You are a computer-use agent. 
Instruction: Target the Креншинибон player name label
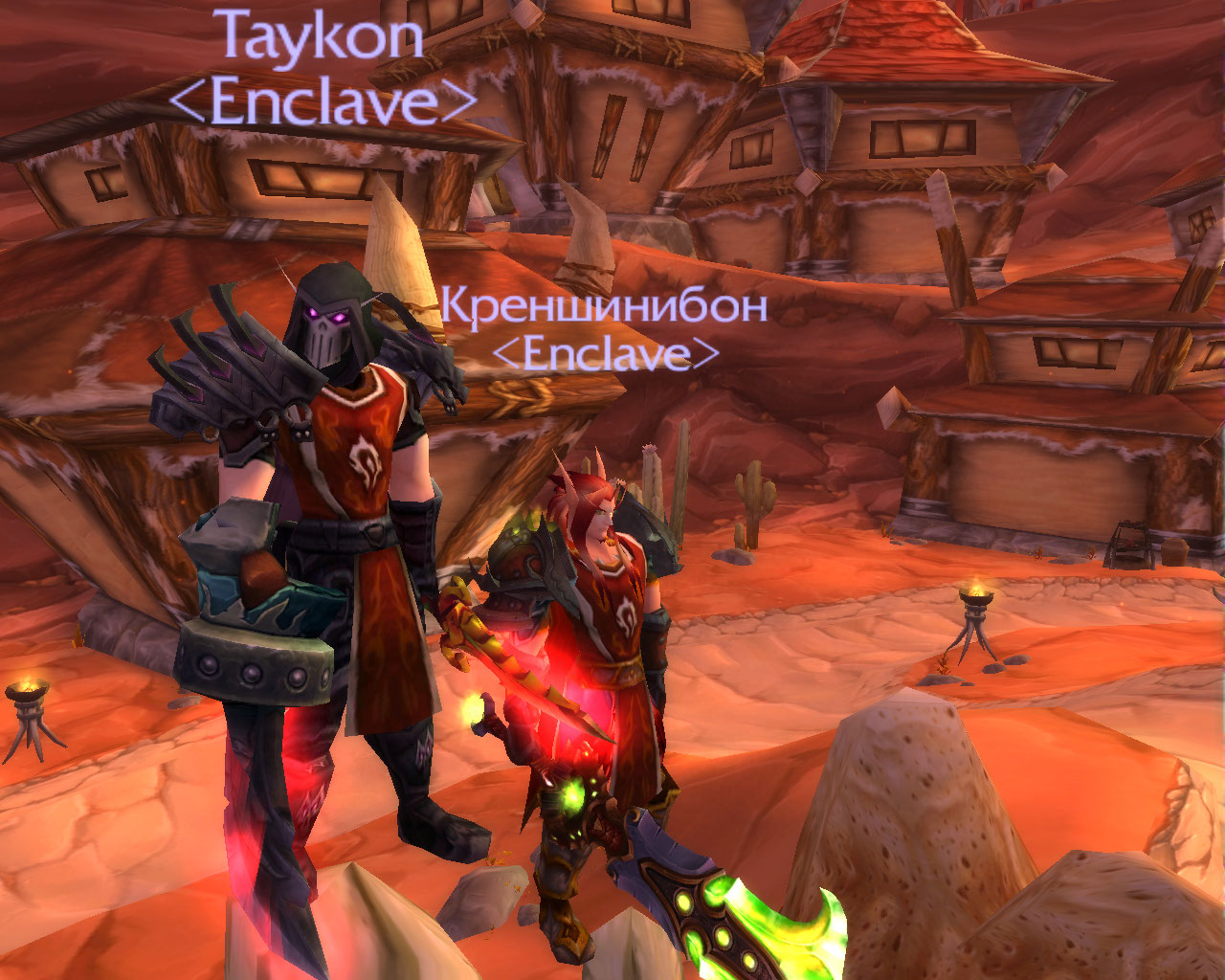604,307
